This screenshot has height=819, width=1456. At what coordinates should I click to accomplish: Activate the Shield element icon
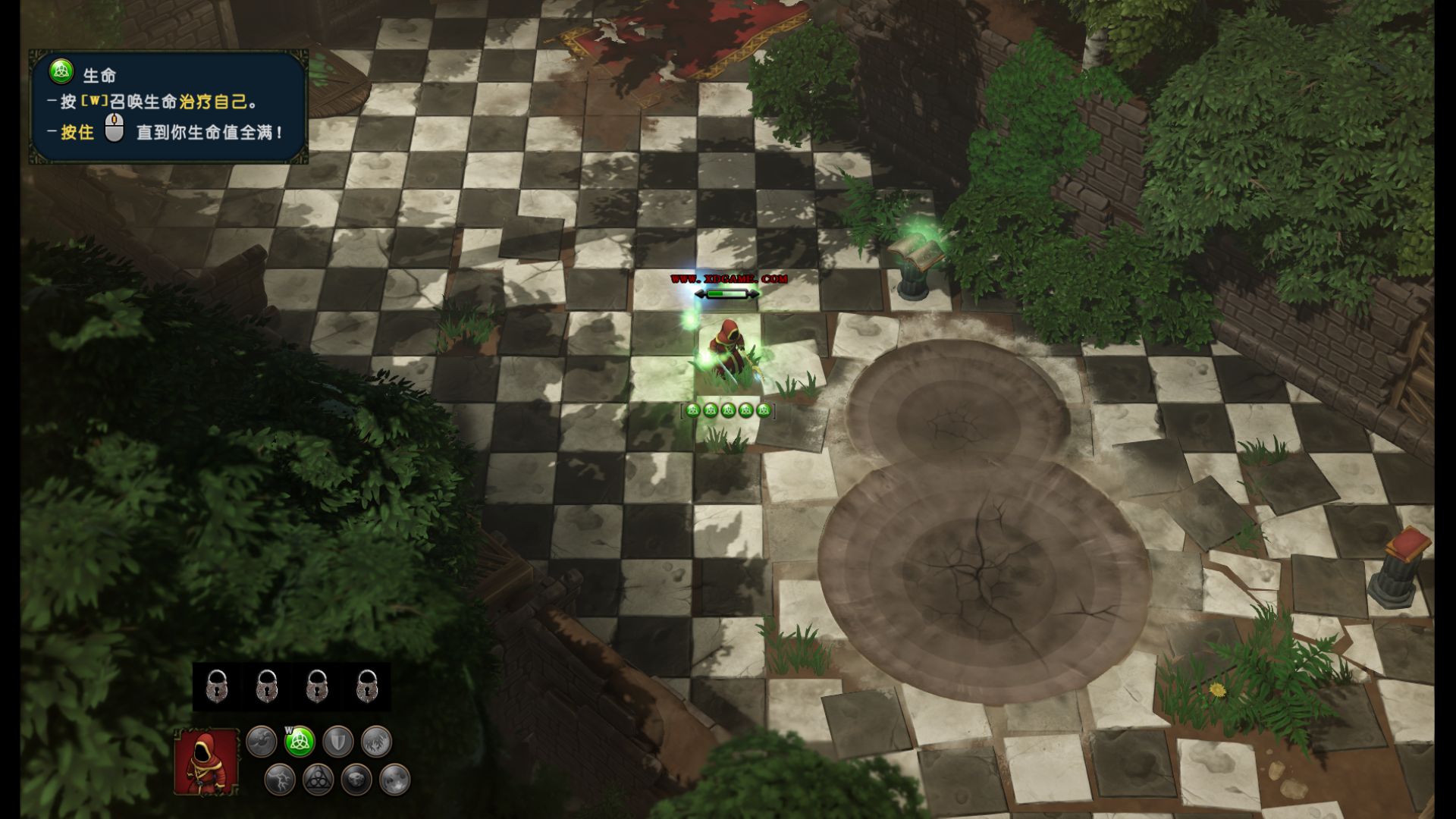pos(337,741)
